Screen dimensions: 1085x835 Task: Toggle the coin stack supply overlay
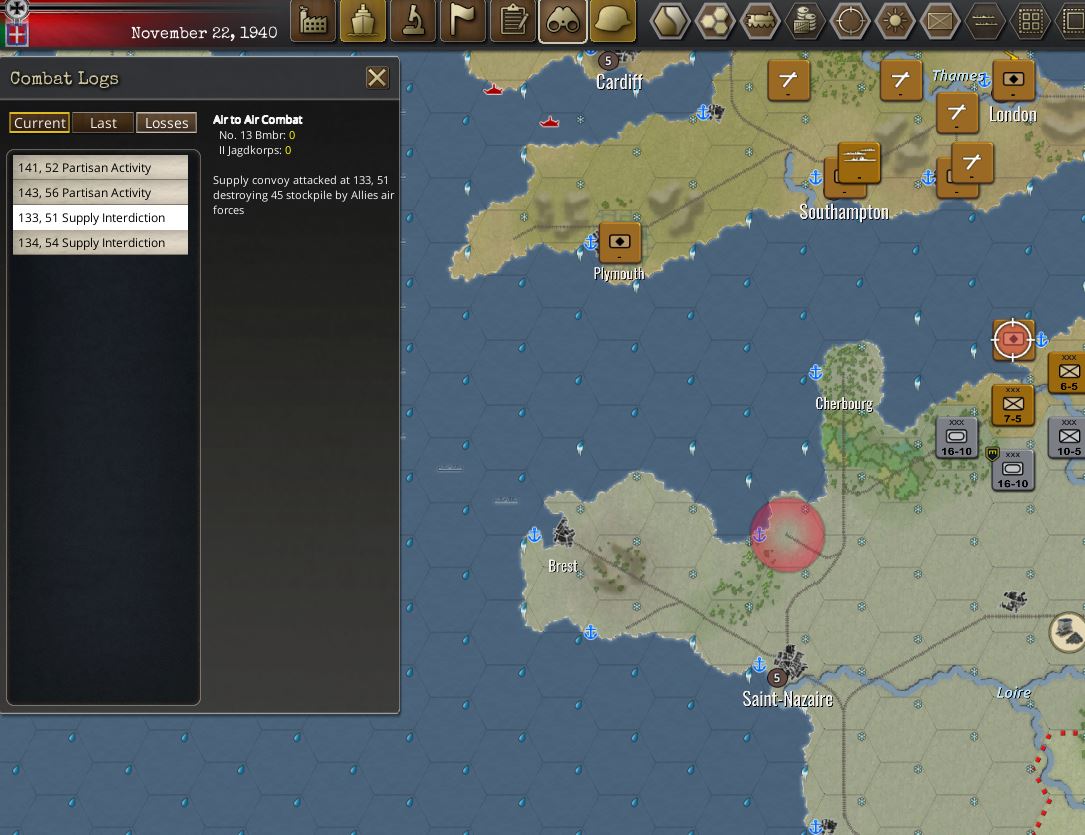[805, 21]
